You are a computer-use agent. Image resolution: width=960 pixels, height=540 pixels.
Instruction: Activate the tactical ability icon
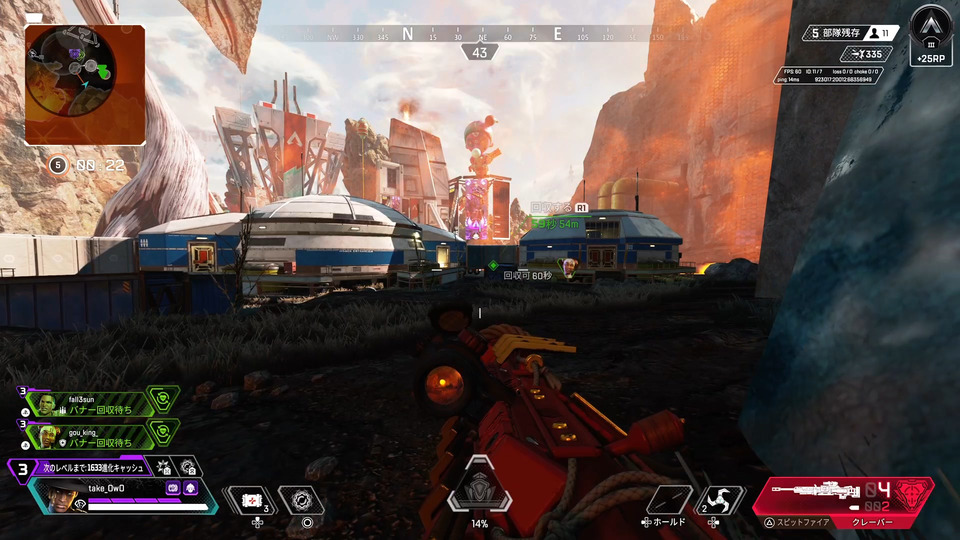(301, 500)
